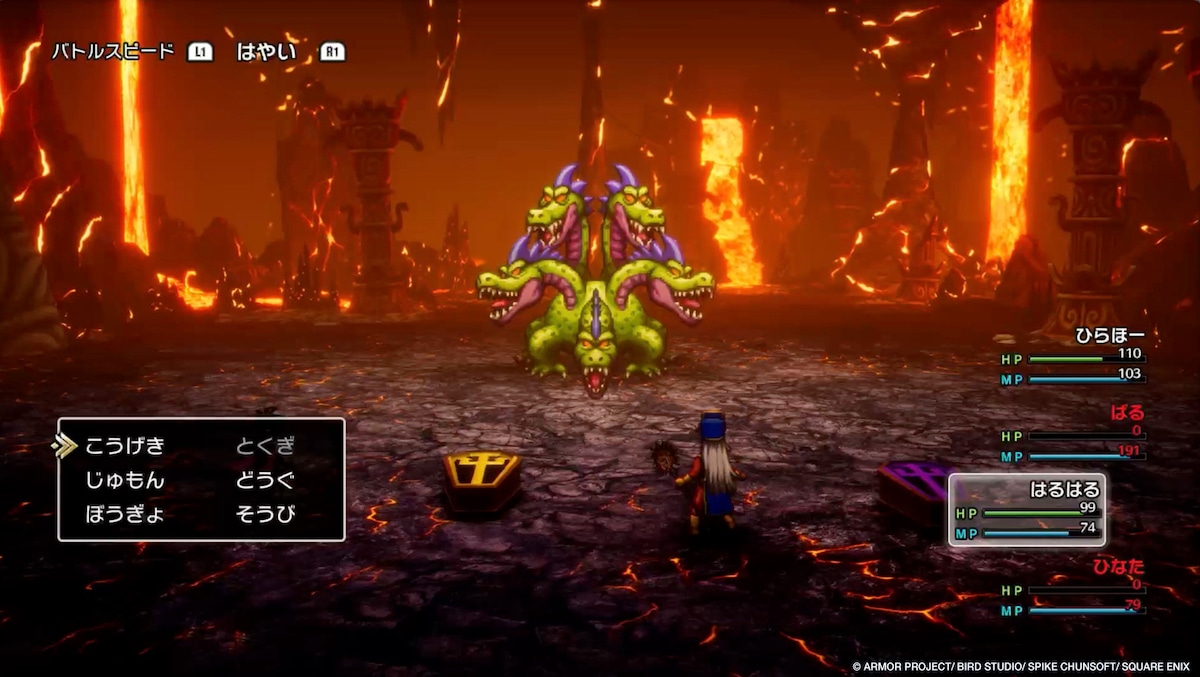Choose the こうげき attack command

tap(125, 446)
